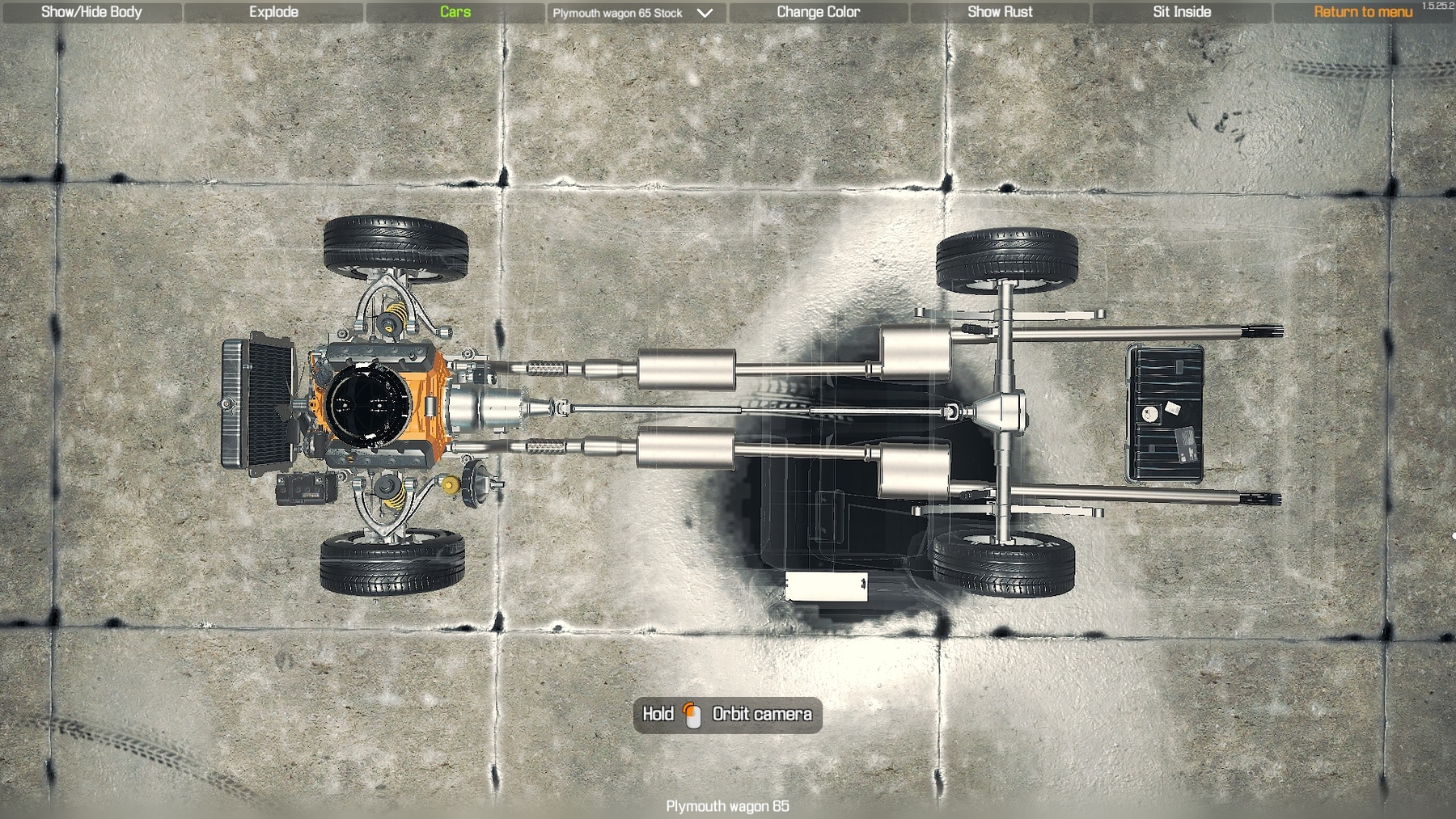Toggle the Show/Hide Body button
The width and height of the screenshot is (1456, 819).
pyautogui.click(x=91, y=12)
